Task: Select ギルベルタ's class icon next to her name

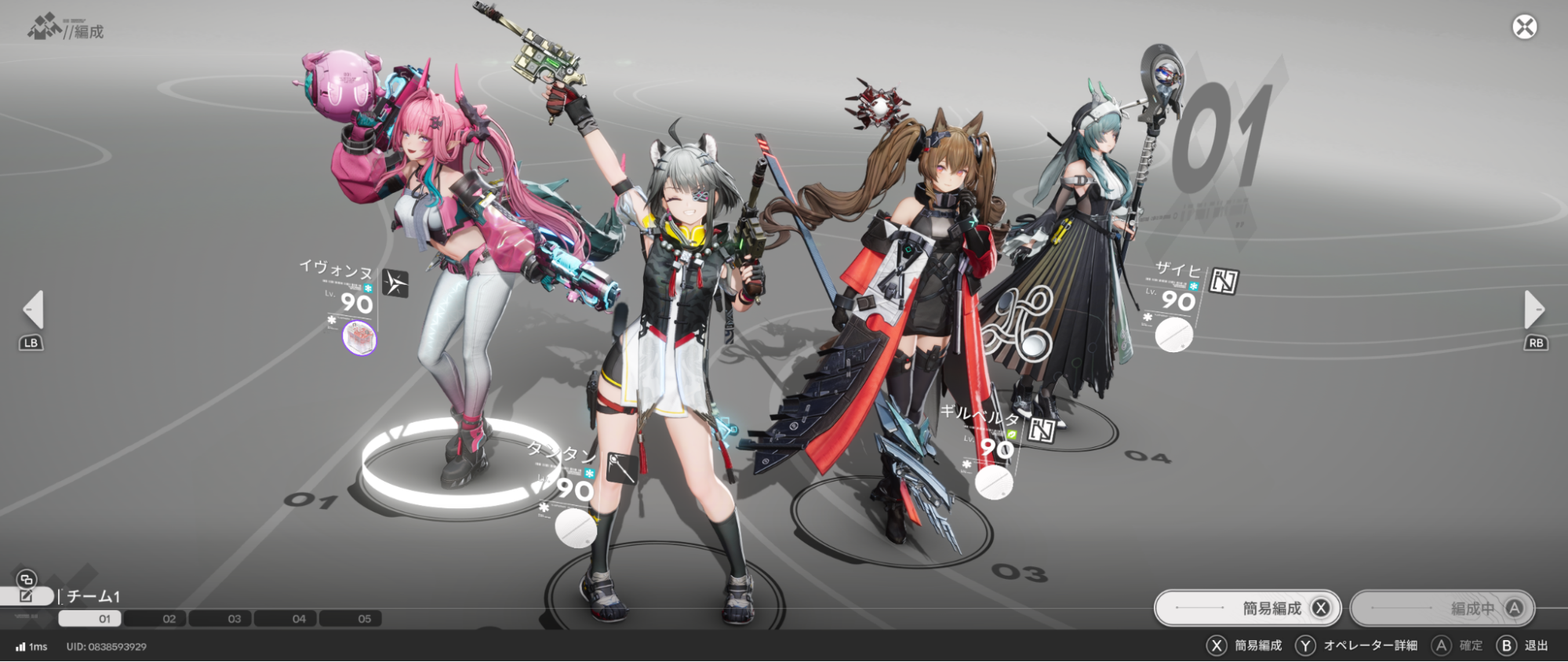Action: (x=1042, y=431)
